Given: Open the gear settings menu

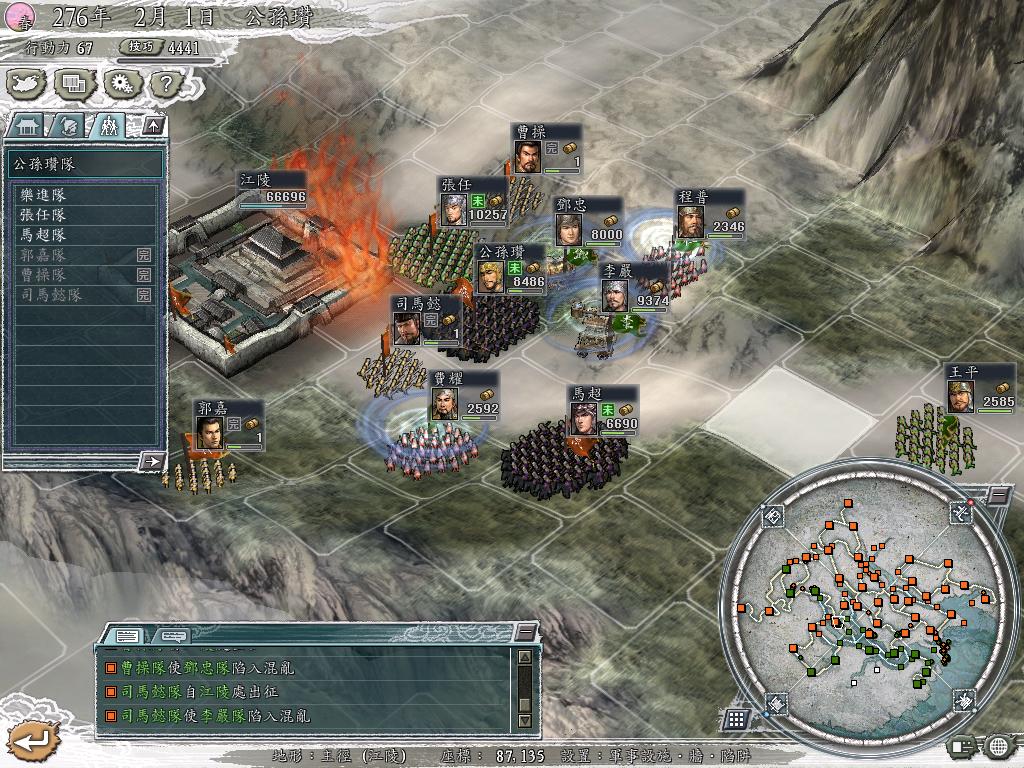Looking at the screenshot, I should coord(119,83).
